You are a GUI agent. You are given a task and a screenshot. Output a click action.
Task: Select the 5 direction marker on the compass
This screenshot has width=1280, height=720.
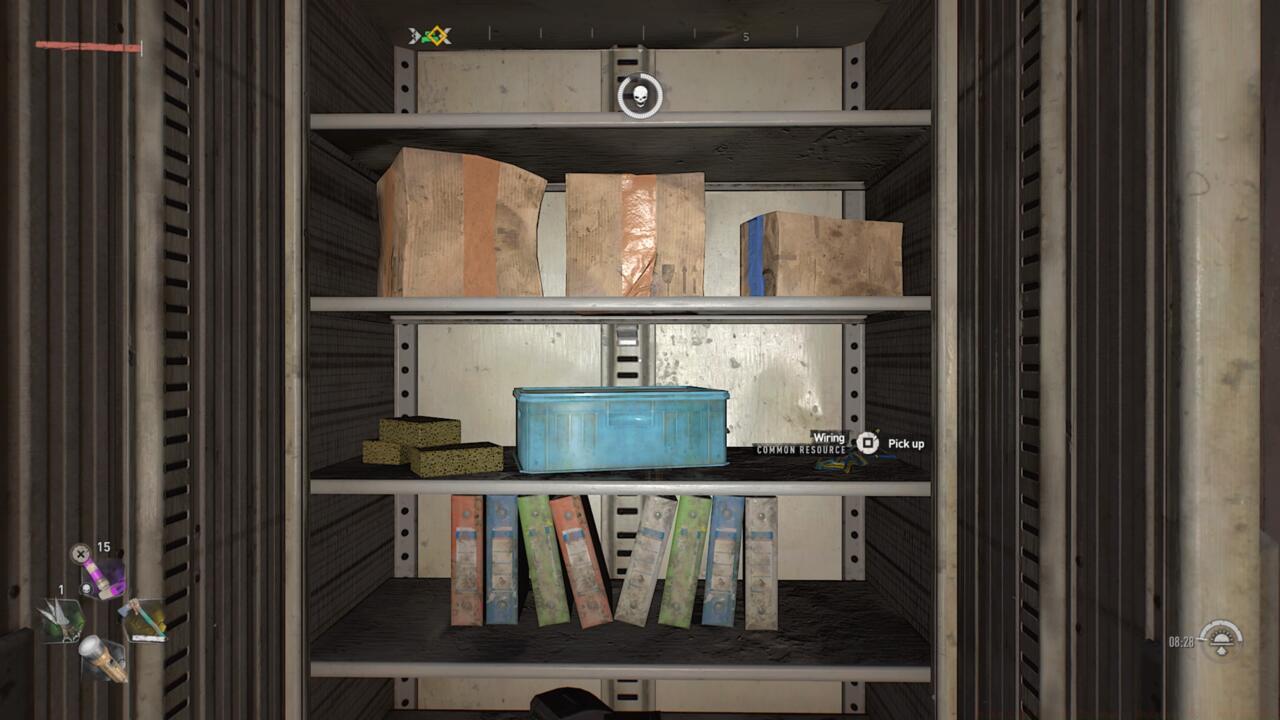click(x=744, y=36)
